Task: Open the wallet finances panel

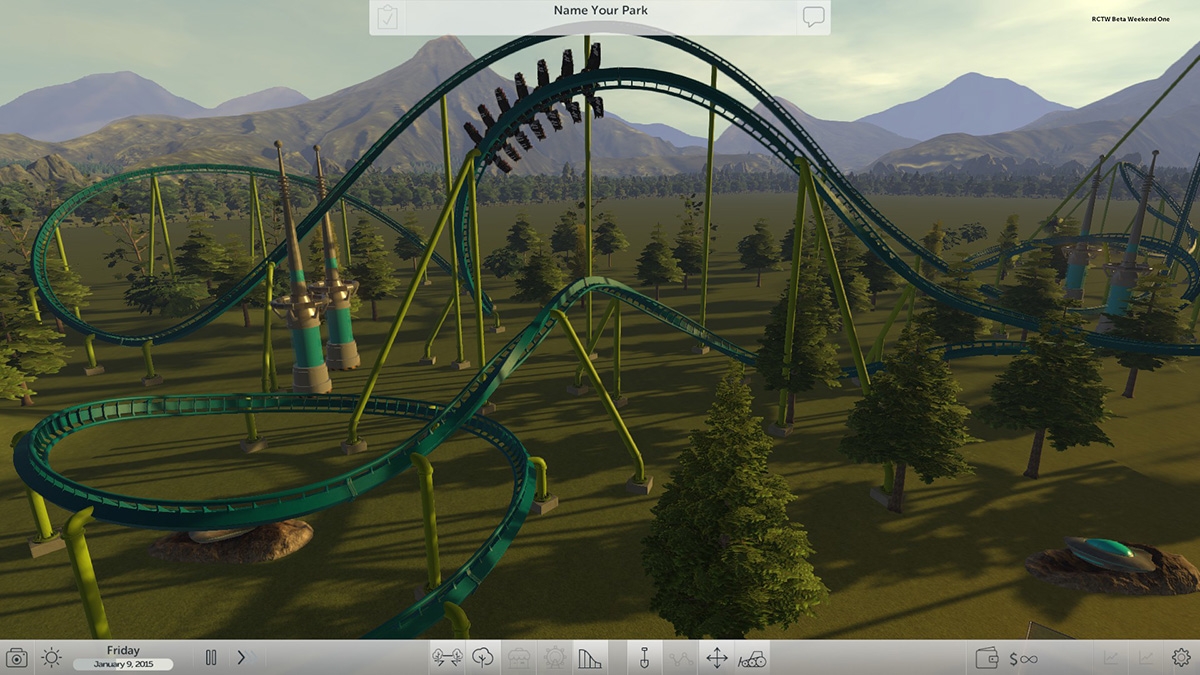Action: tap(986, 658)
